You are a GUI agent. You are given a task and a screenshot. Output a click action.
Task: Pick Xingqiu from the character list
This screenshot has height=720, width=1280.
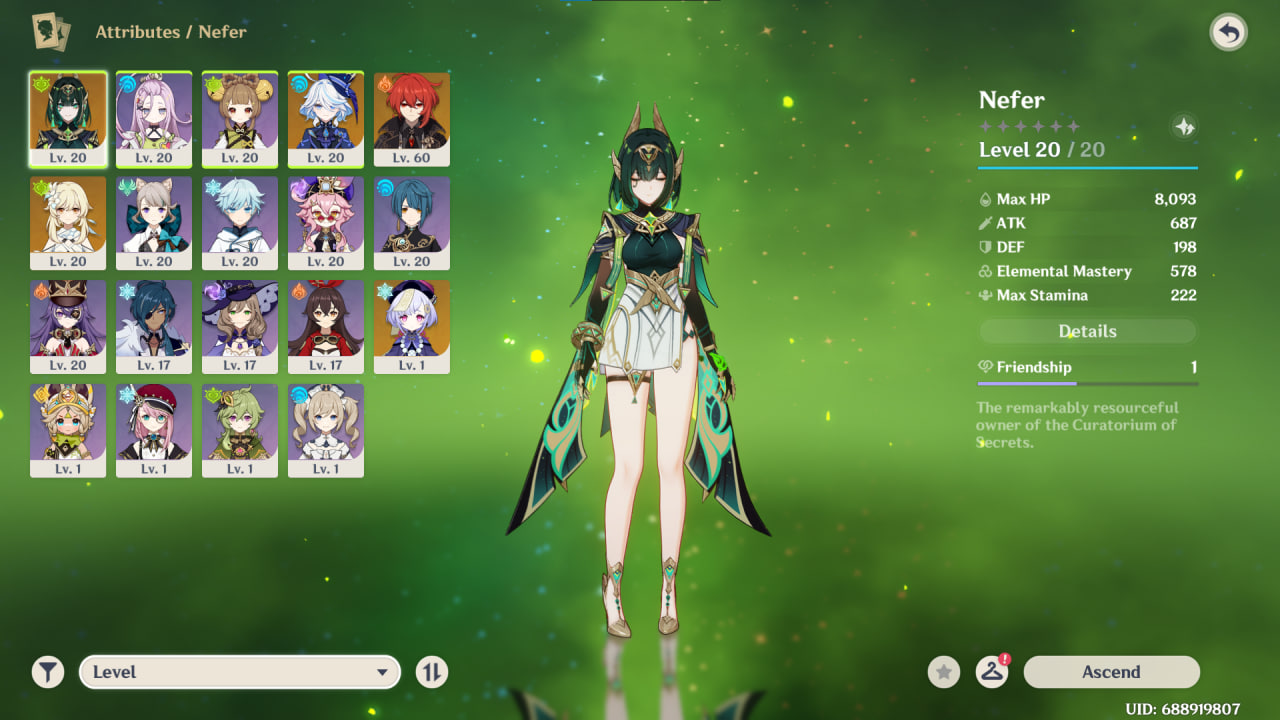[x=412, y=222]
